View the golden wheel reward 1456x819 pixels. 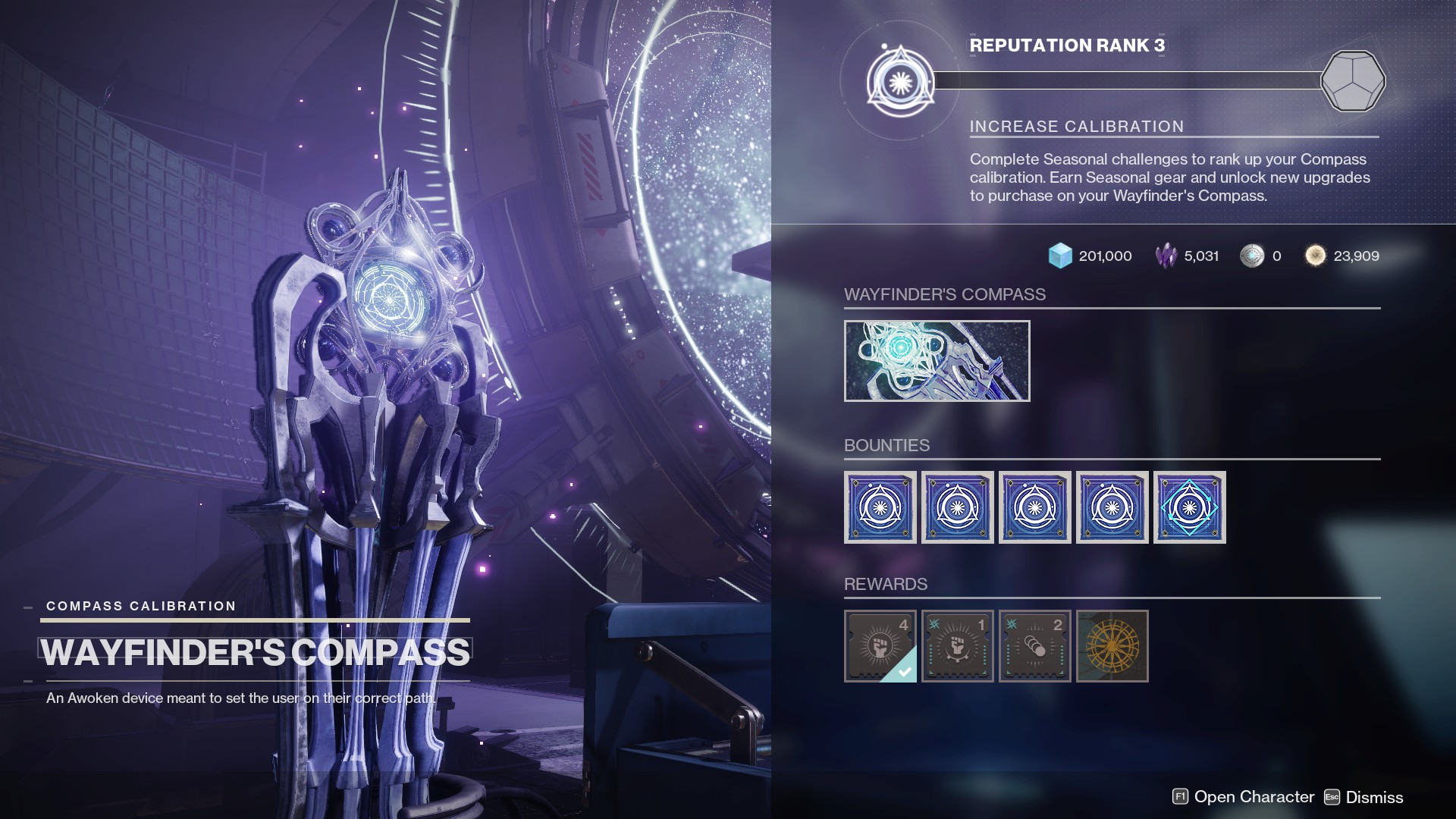[1112, 646]
